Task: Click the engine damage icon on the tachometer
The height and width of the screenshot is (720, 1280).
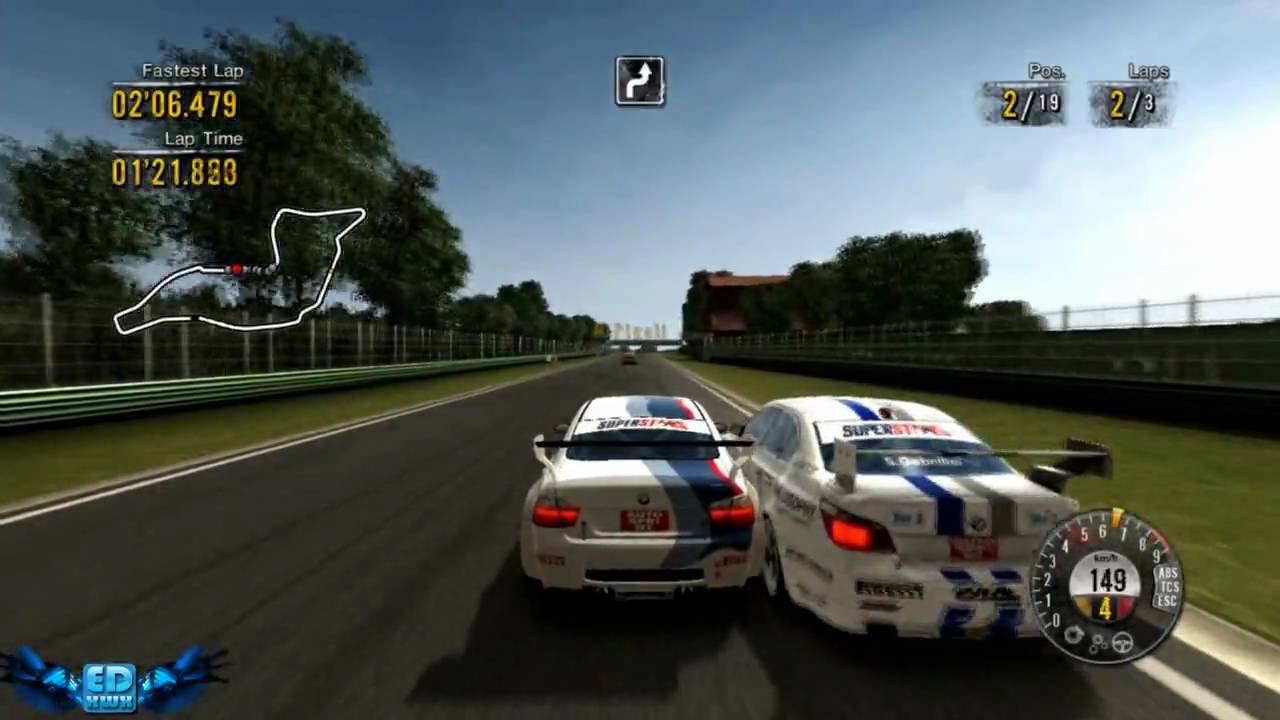Action: [1074, 634]
